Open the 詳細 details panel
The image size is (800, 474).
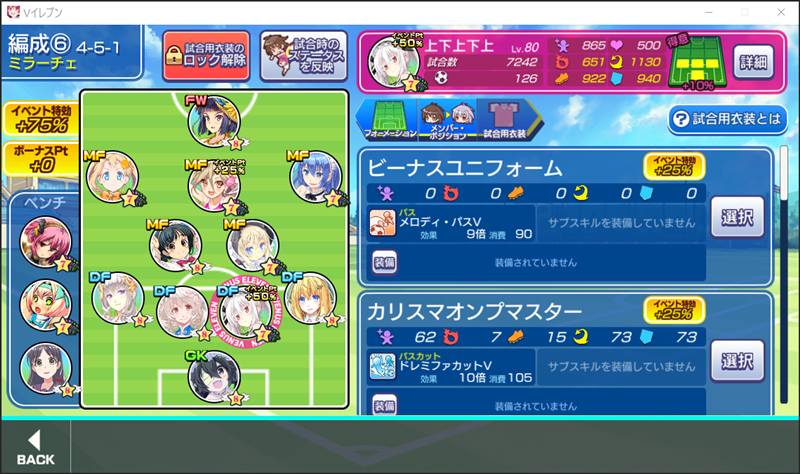753,61
